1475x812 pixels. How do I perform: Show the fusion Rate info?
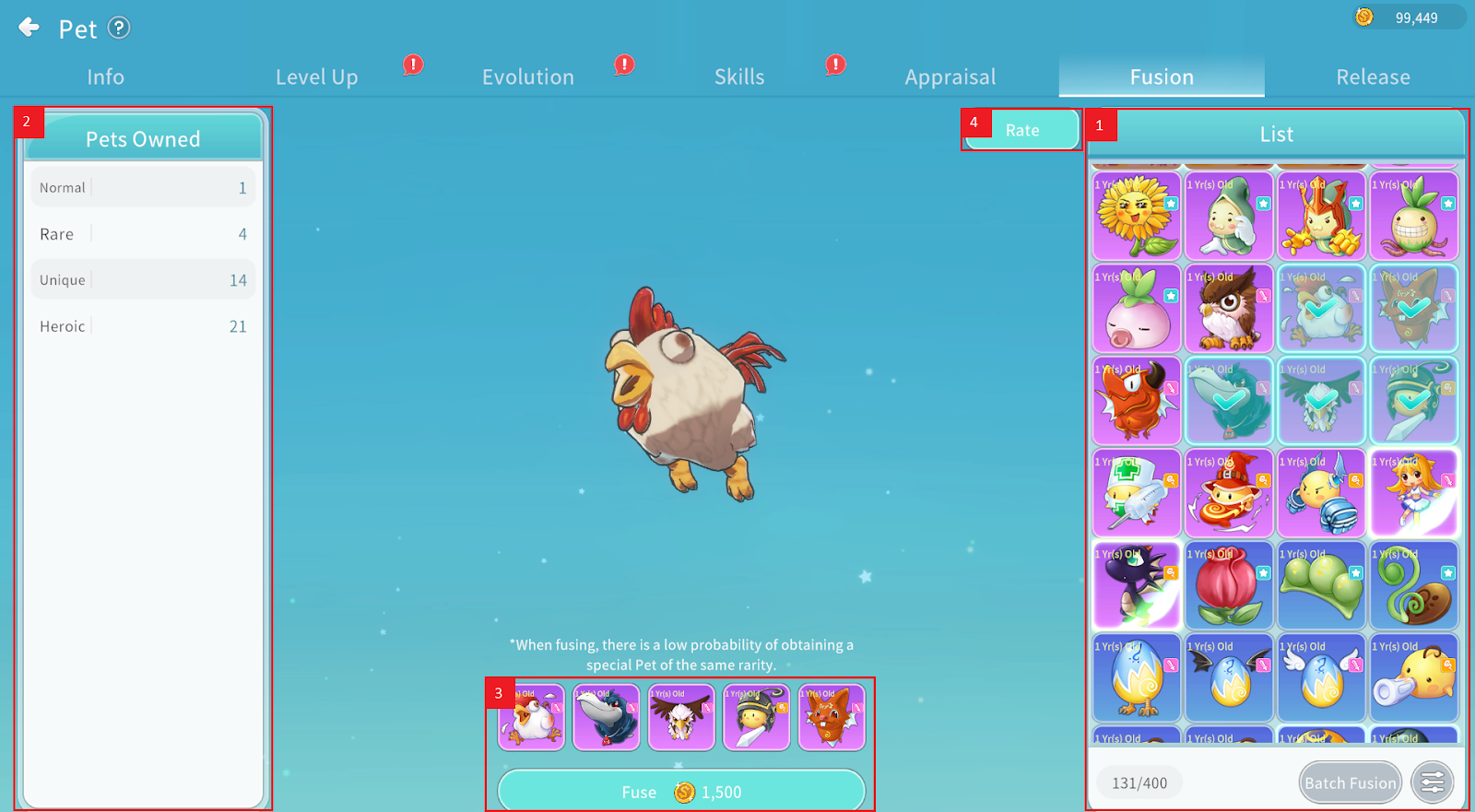pos(1021,130)
